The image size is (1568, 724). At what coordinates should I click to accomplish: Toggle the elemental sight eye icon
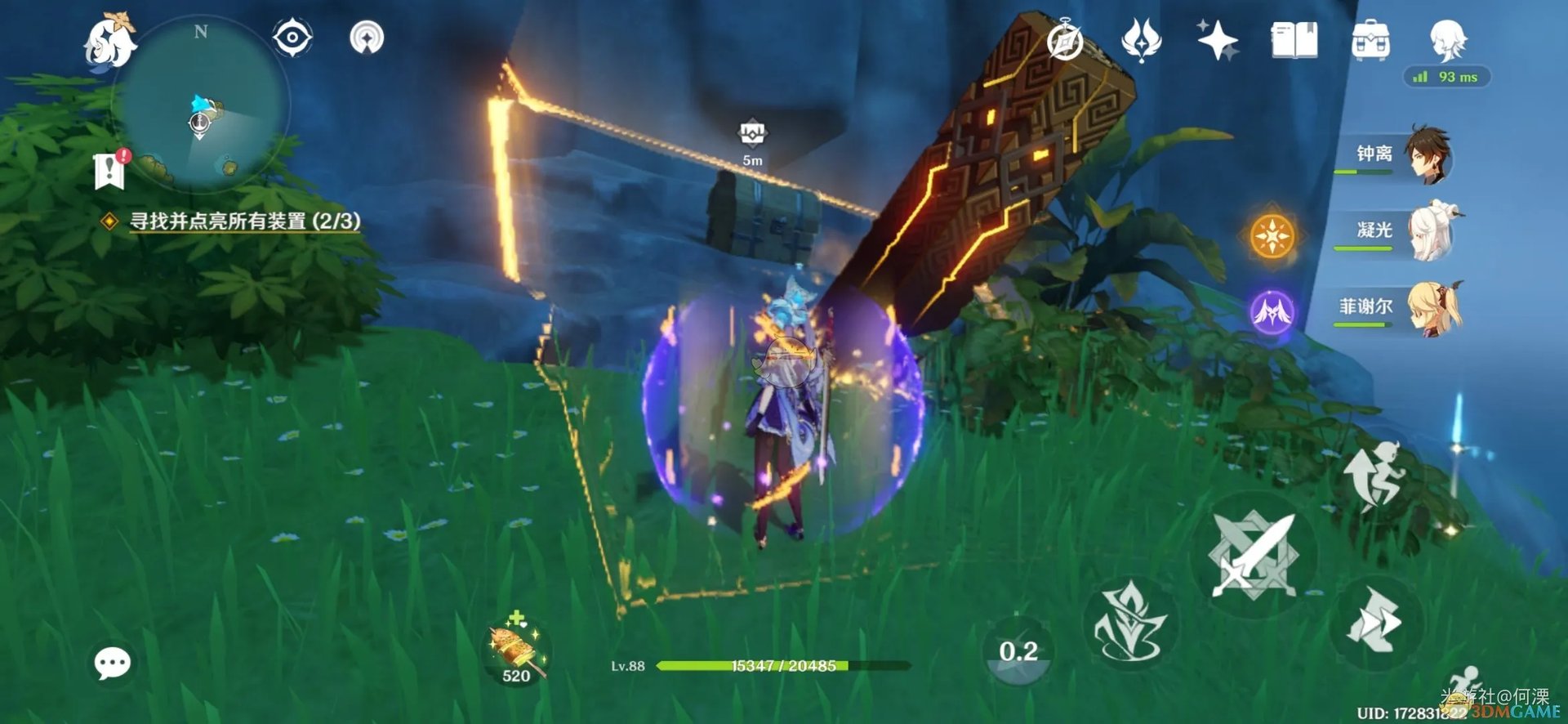click(292, 38)
